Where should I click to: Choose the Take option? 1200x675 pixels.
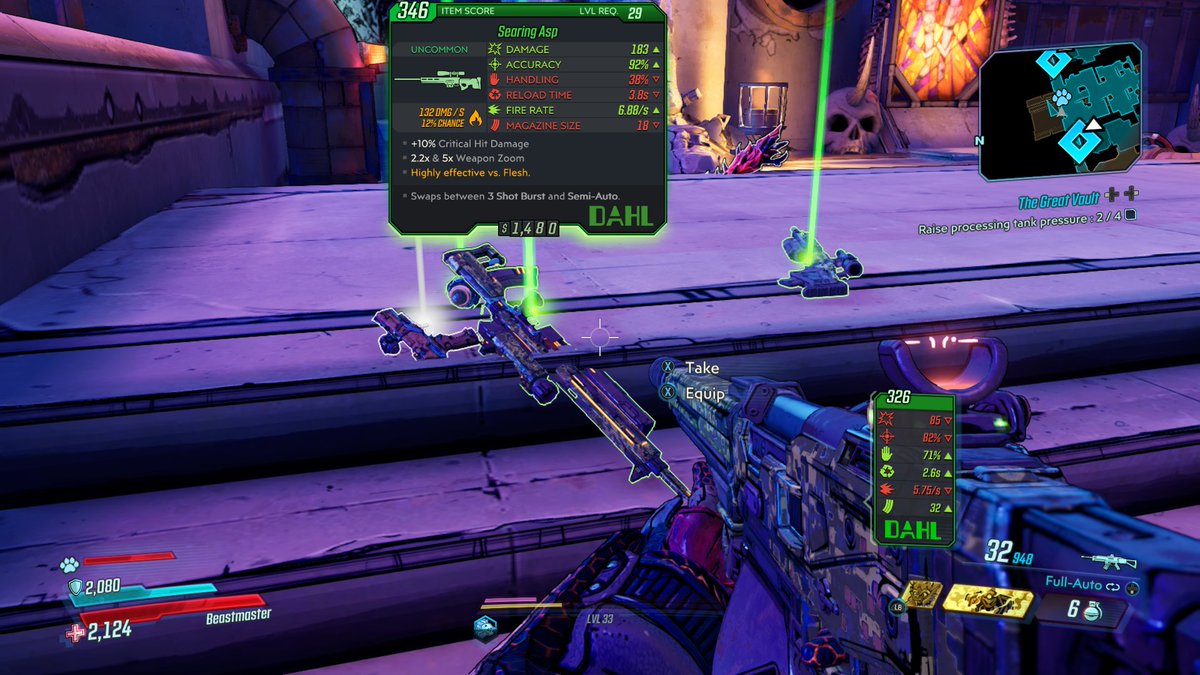point(701,369)
